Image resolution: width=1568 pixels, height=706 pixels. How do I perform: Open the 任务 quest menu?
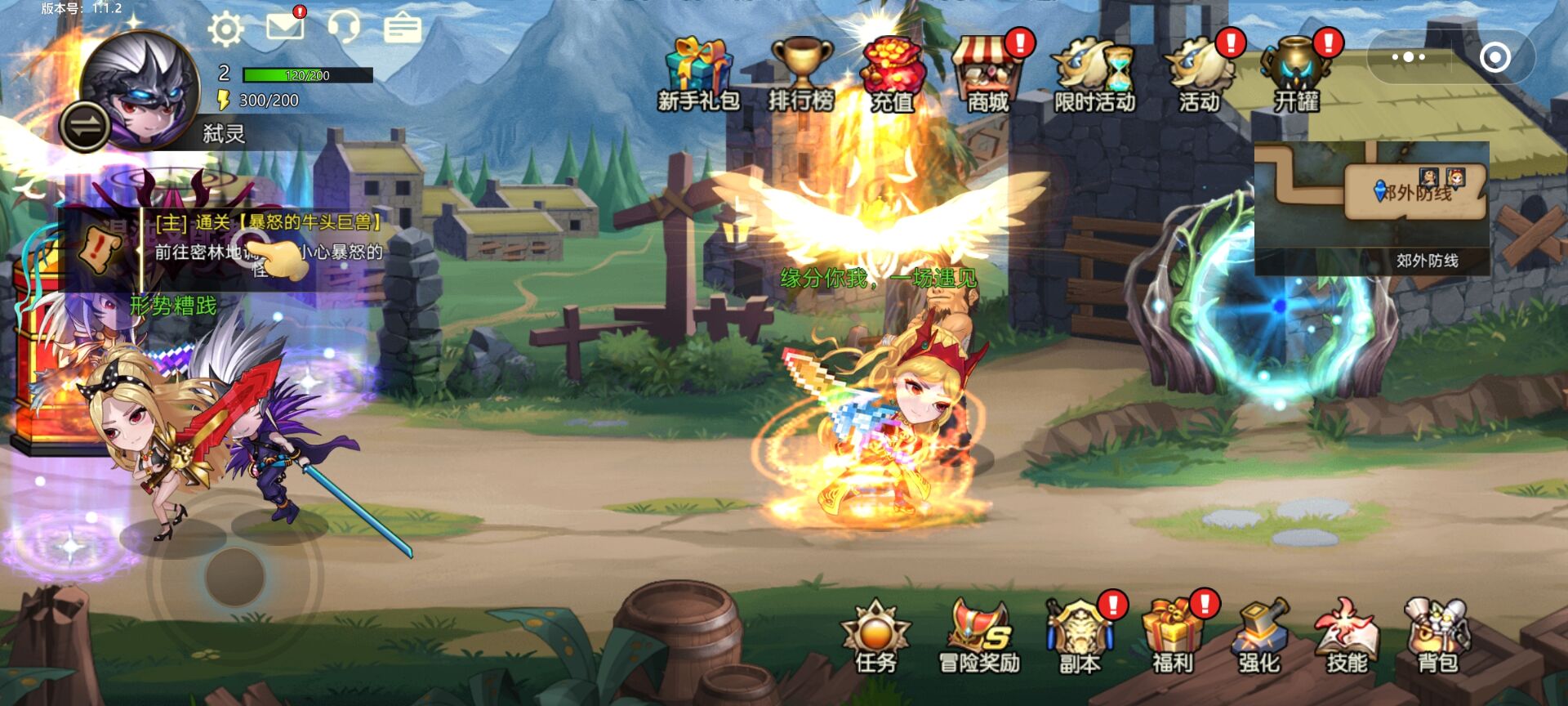(875, 639)
